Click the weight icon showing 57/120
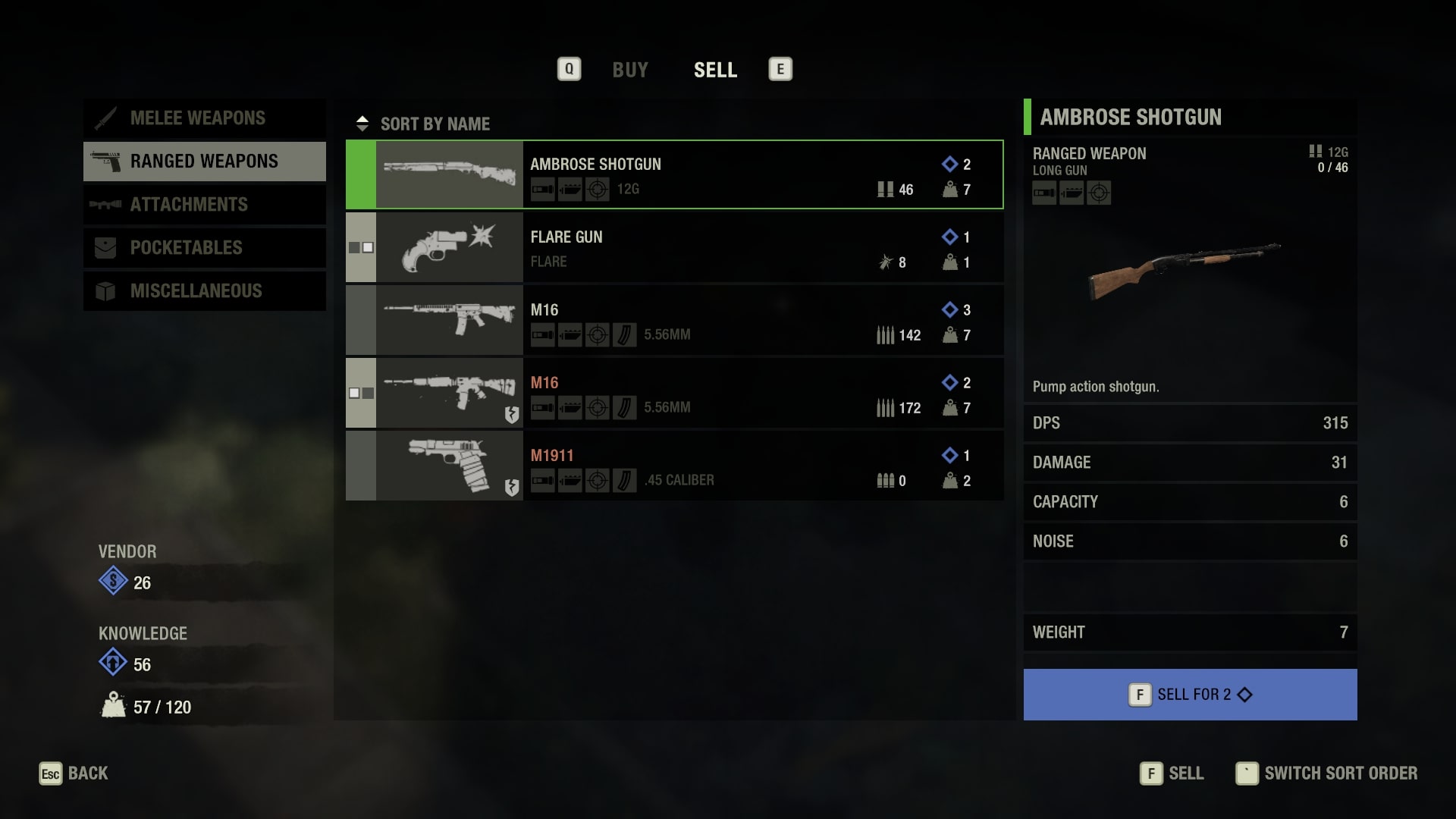 pyautogui.click(x=112, y=707)
